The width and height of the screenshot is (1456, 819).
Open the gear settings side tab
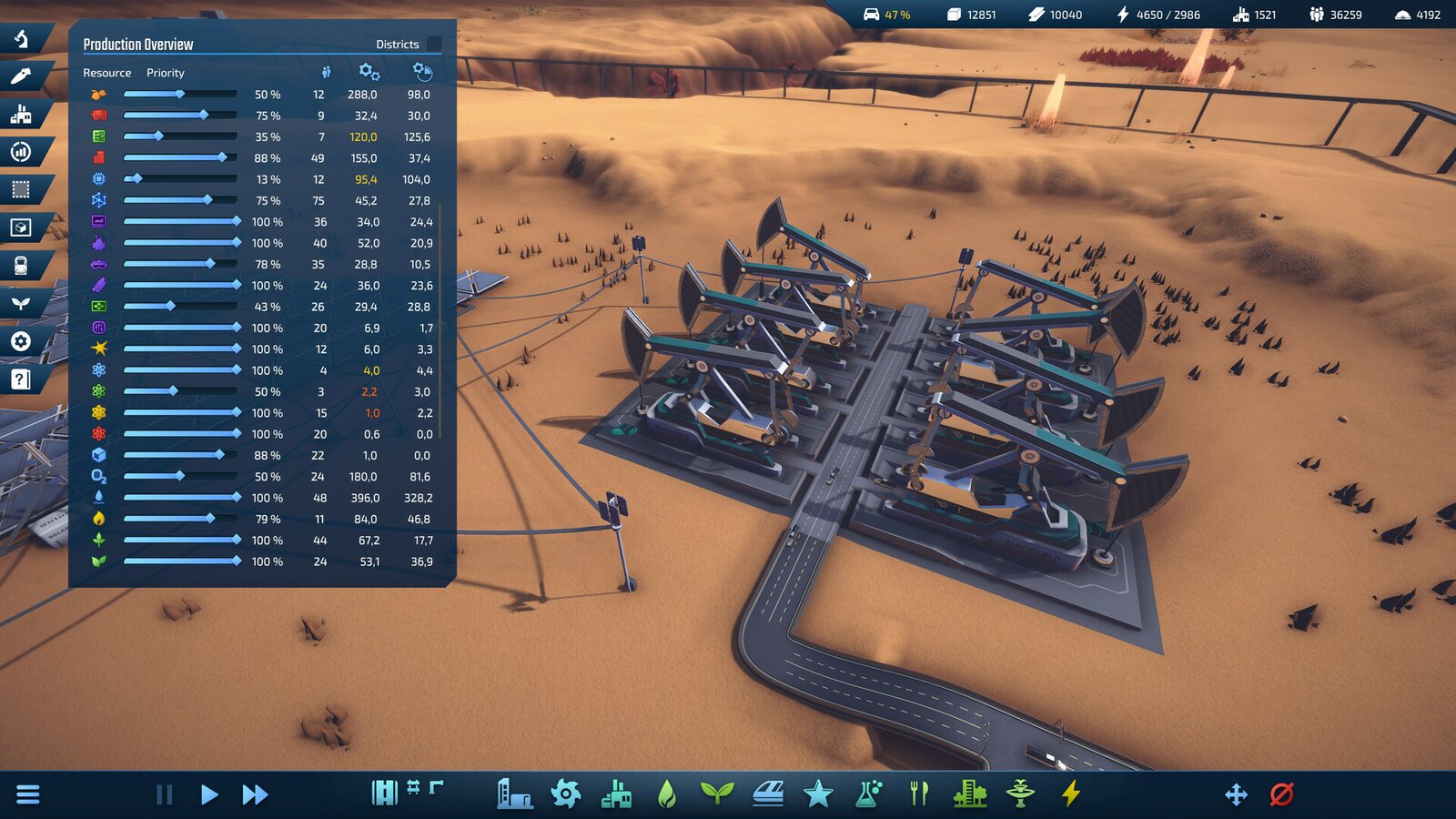[x=21, y=341]
